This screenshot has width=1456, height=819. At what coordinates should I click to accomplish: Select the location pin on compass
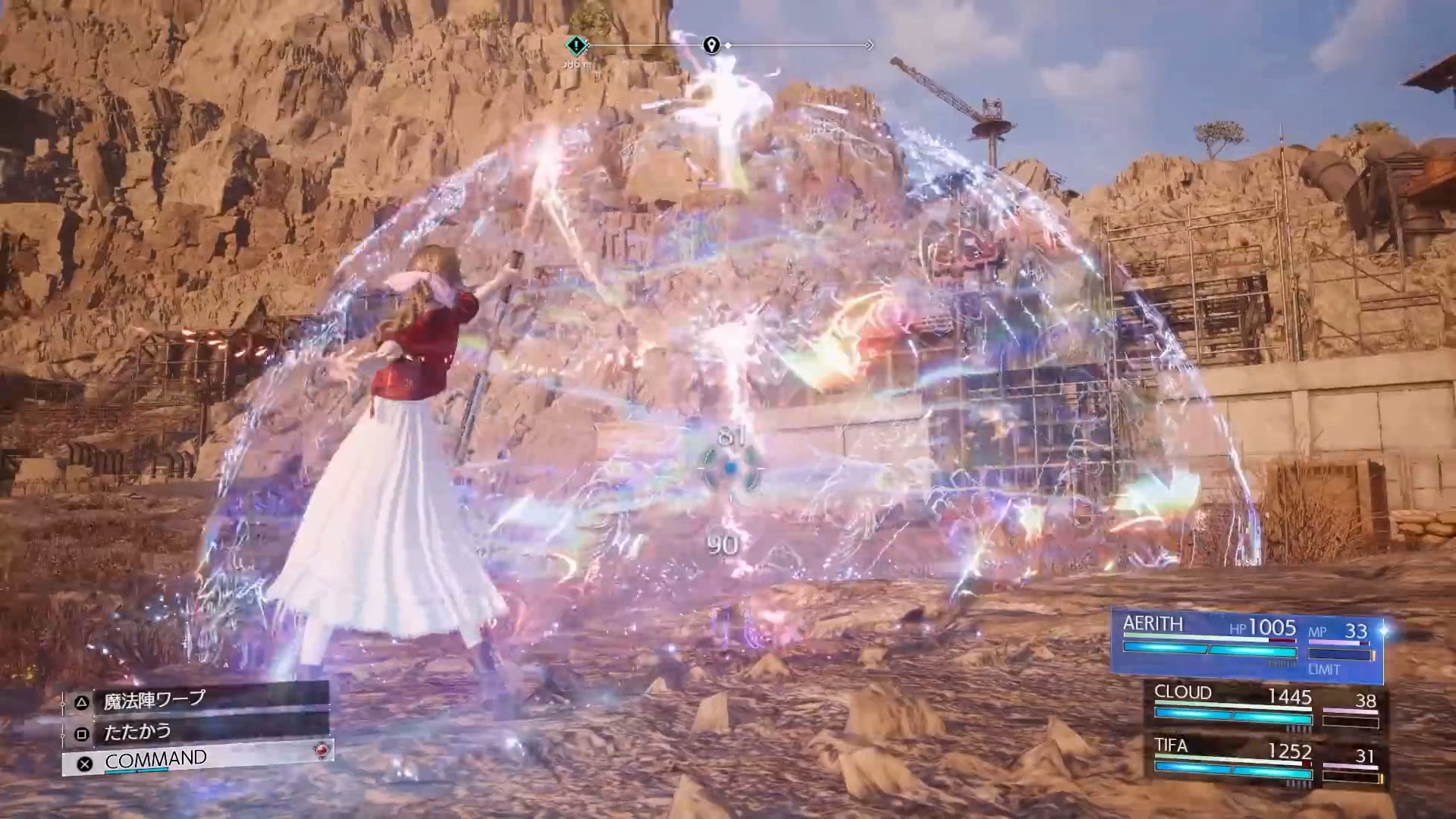[711, 45]
